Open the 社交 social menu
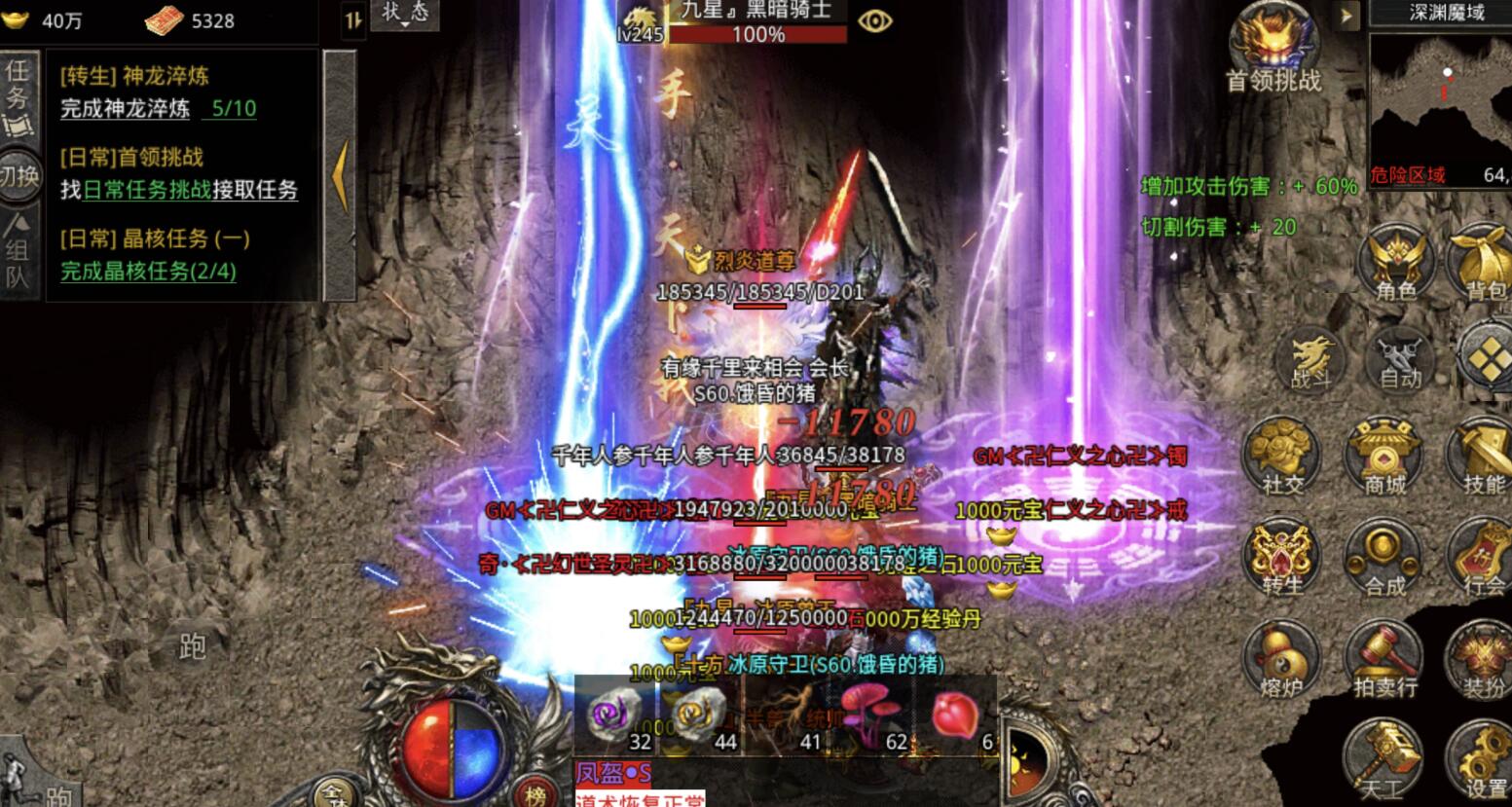 coord(1282,456)
